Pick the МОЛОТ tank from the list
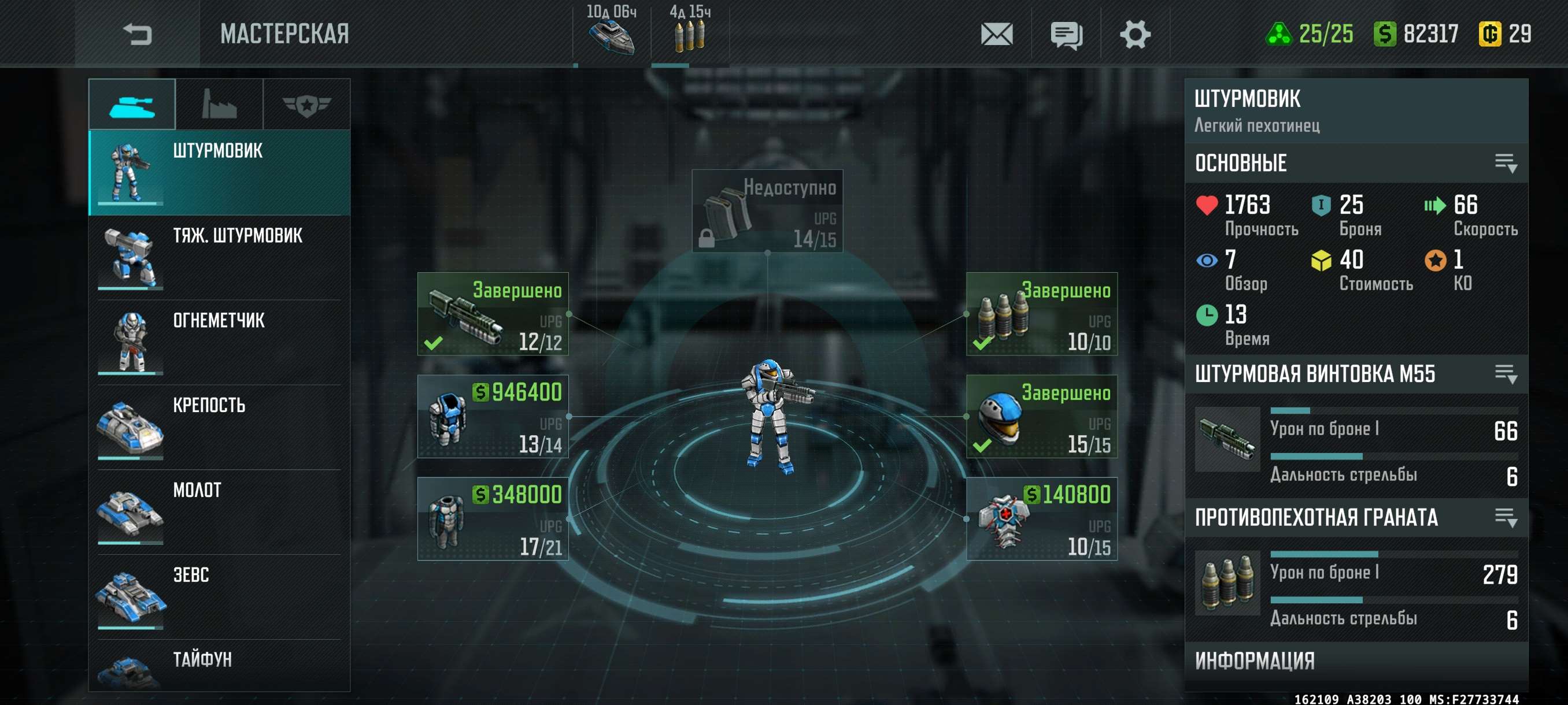Image resolution: width=1568 pixels, height=705 pixels. pyautogui.click(x=219, y=511)
